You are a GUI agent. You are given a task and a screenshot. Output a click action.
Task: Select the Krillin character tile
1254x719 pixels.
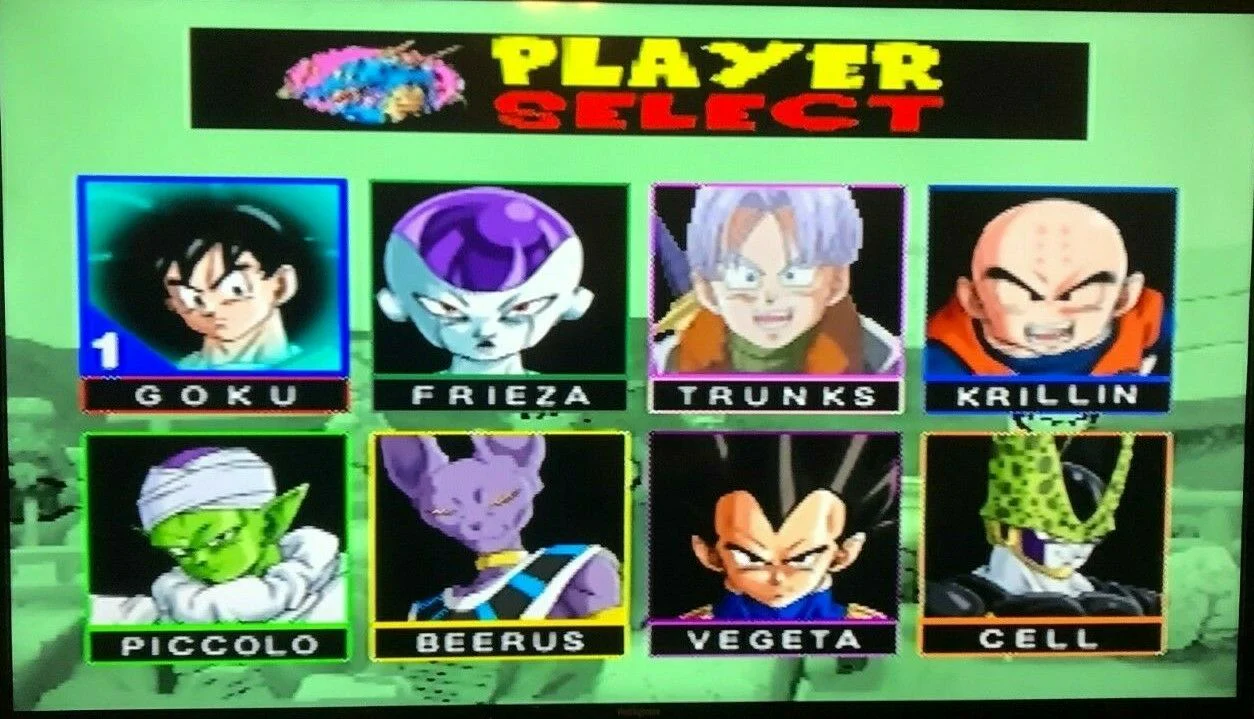tap(1050, 282)
